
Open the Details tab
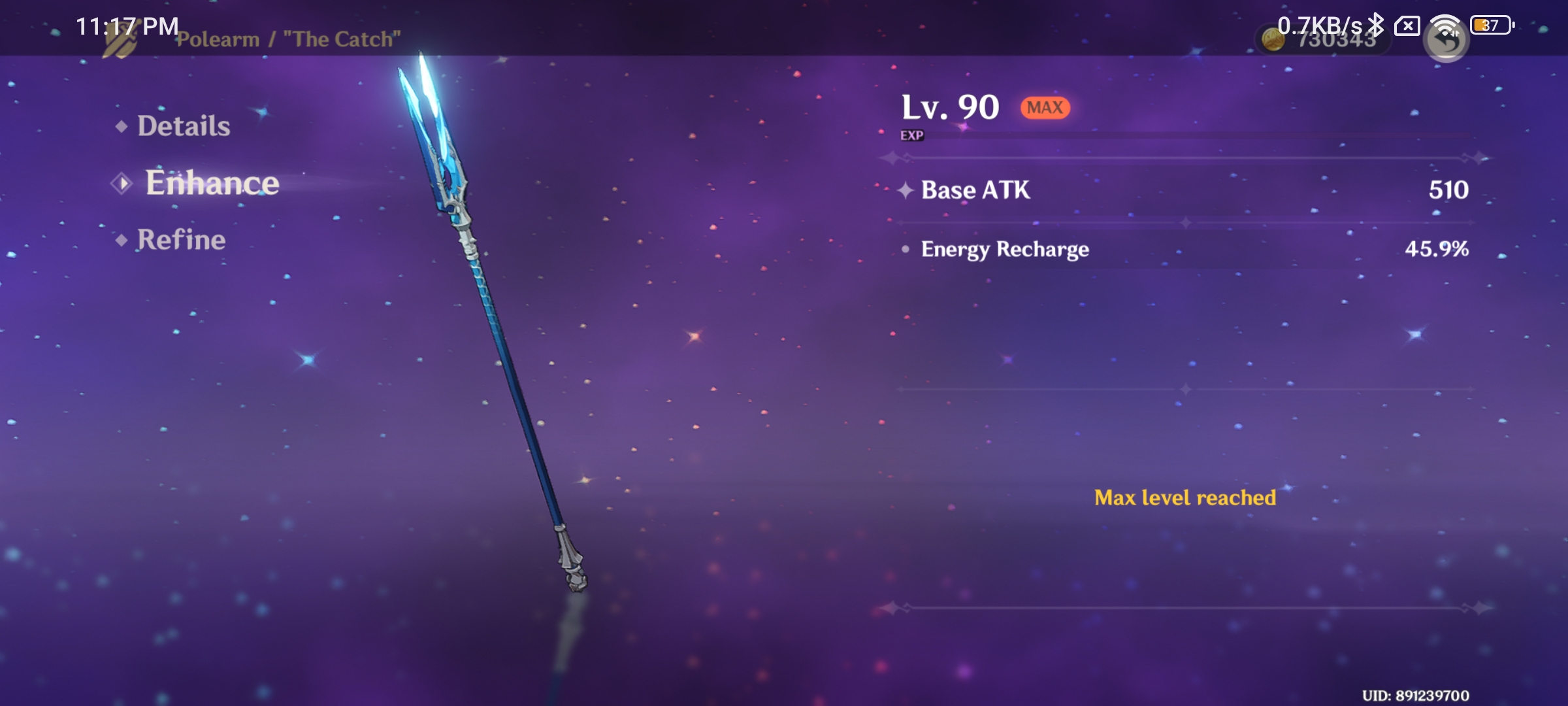pyautogui.click(x=183, y=126)
